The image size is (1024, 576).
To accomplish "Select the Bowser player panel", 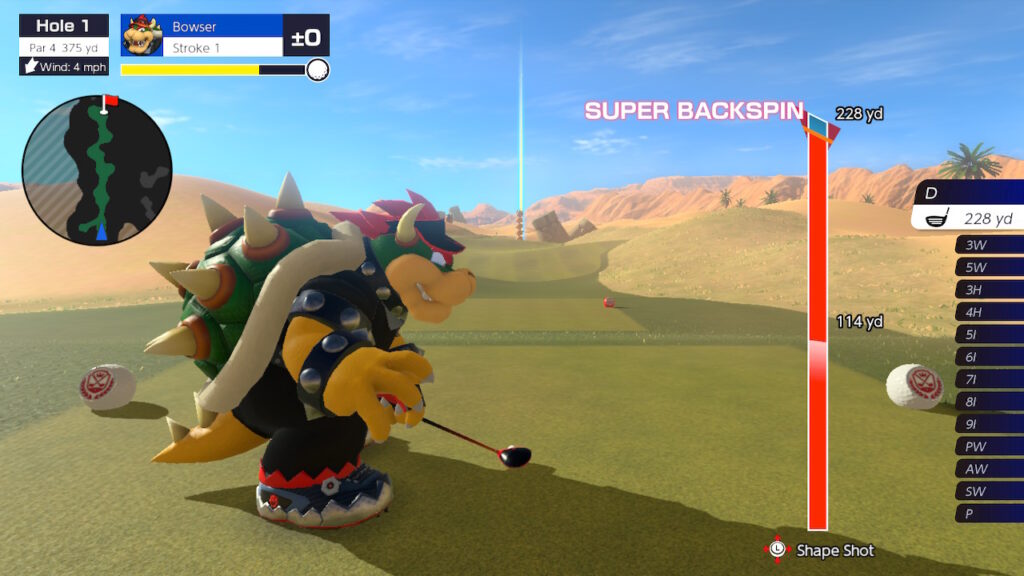I will tap(224, 36).
